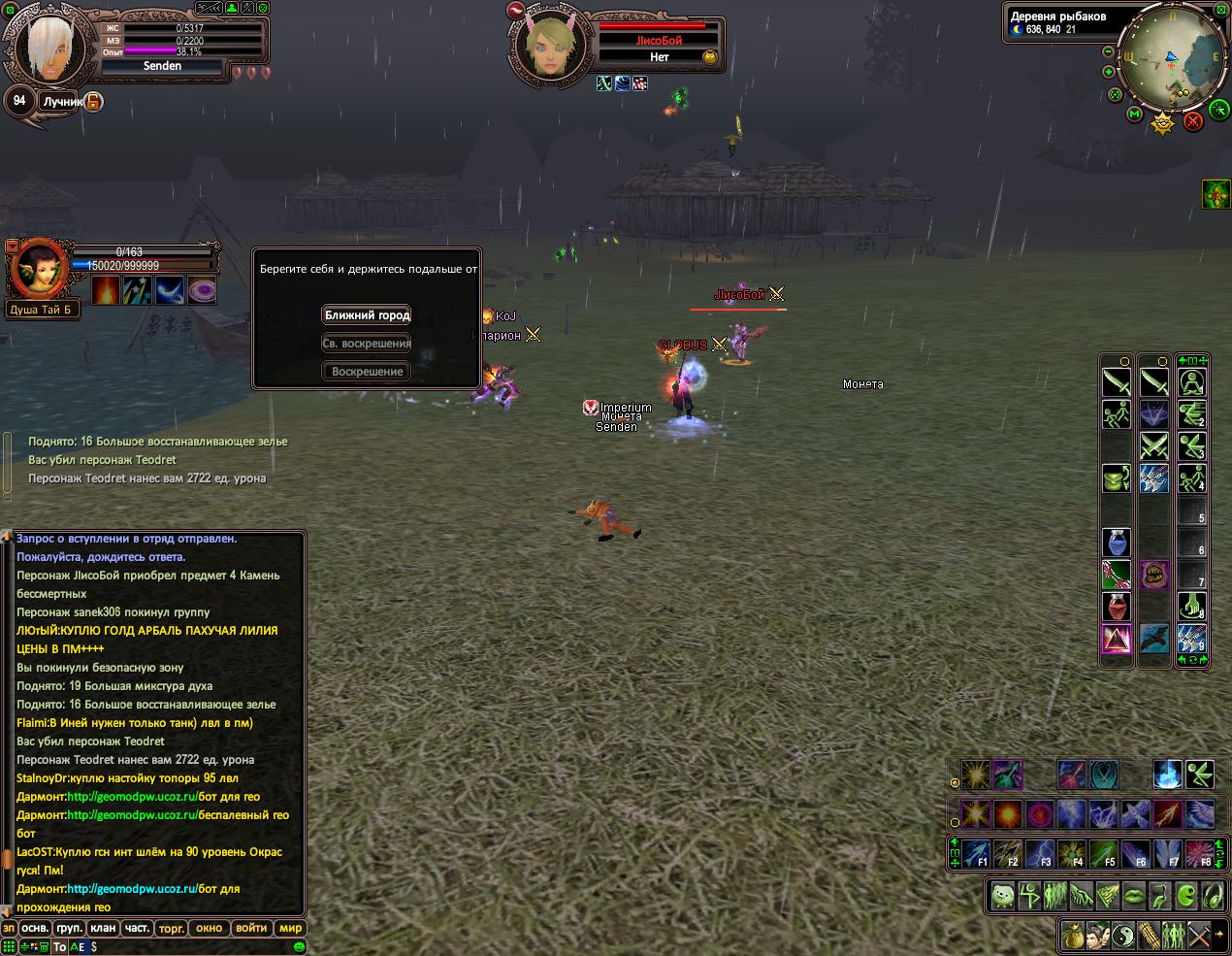
Task: Open the inventory gold bag icon
Action: [1072, 936]
